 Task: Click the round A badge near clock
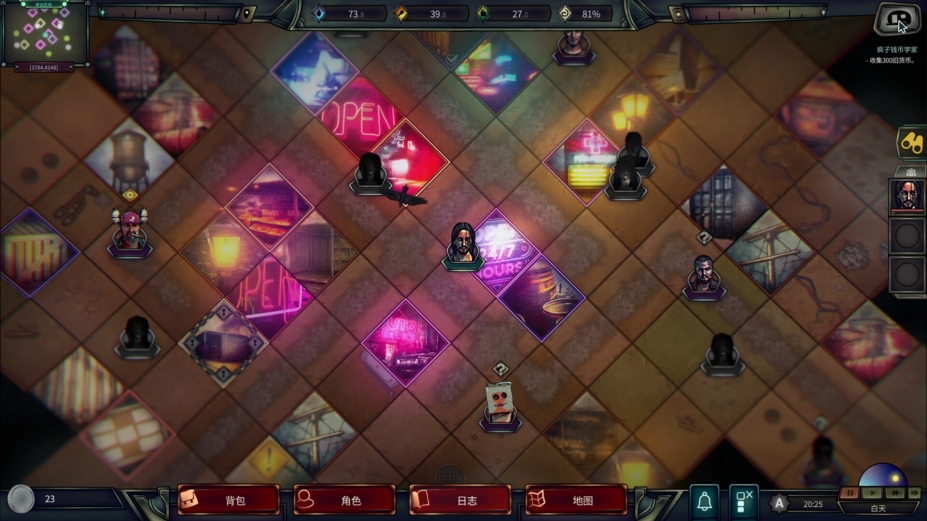[x=779, y=503]
